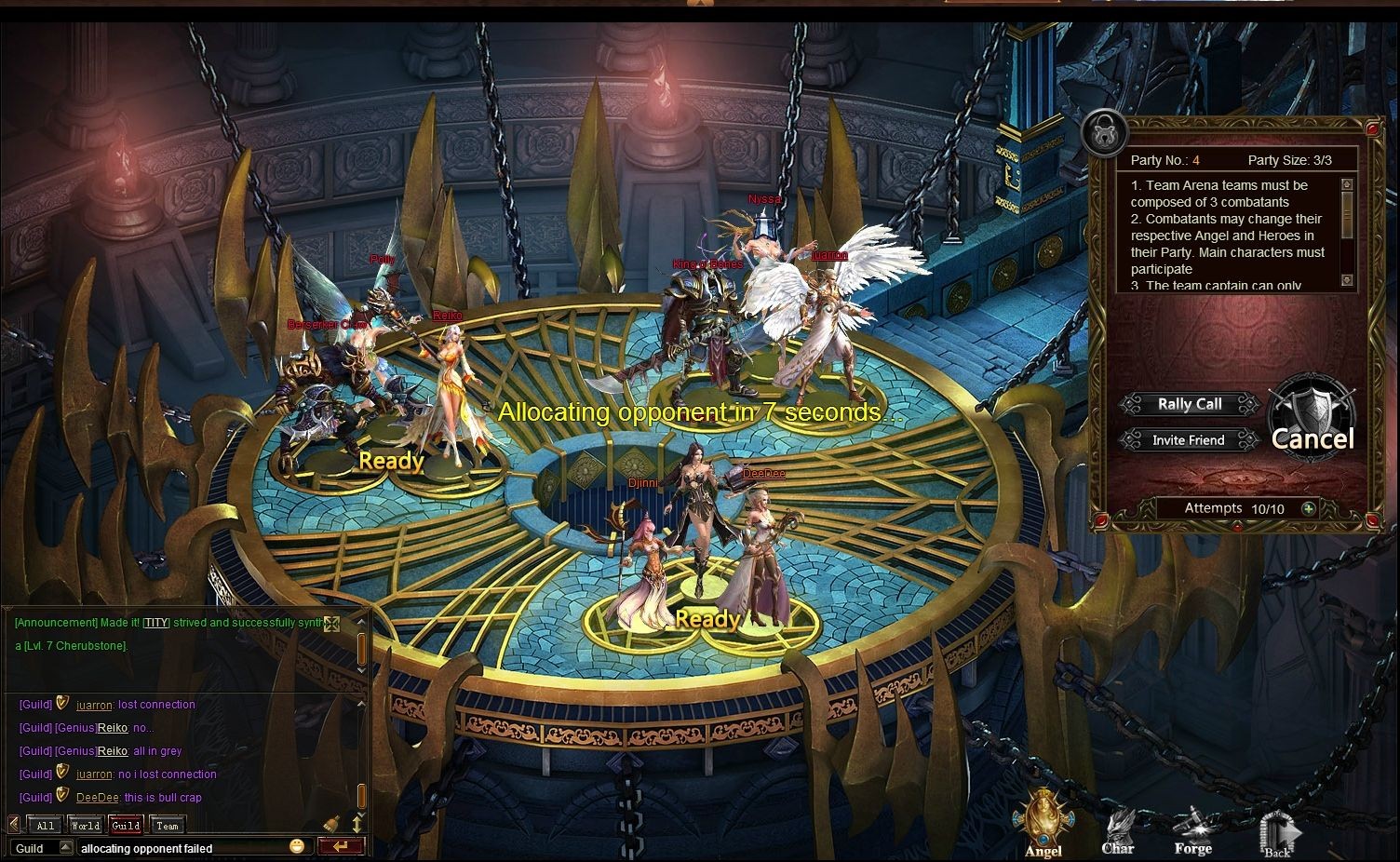Image resolution: width=1400 pixels, height=862 pixels.
Task: Switch chat to the World tab
Action: point(85,825)
